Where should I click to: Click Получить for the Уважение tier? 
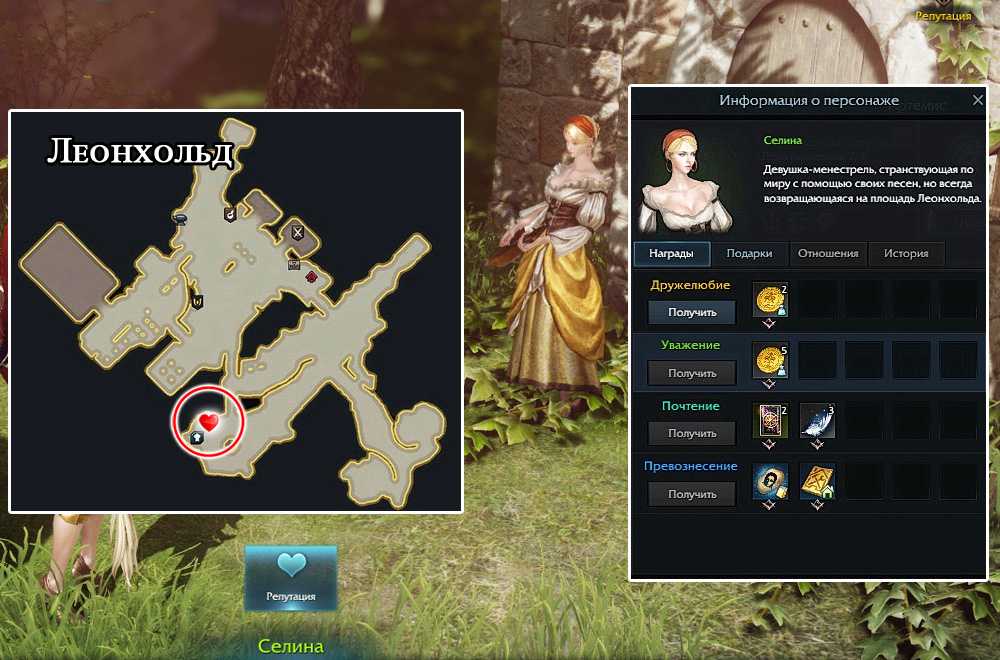(692, 373)
